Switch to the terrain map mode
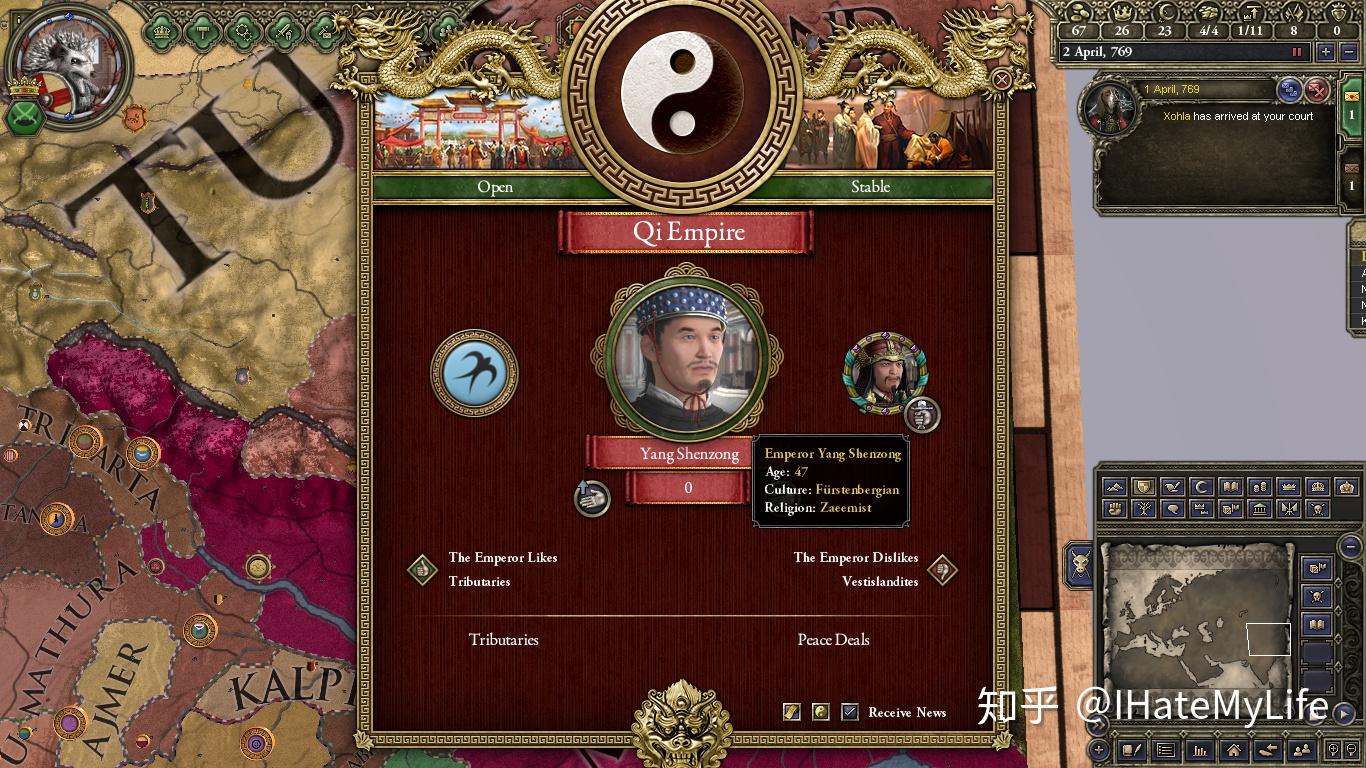 [x=1114, y=487]
